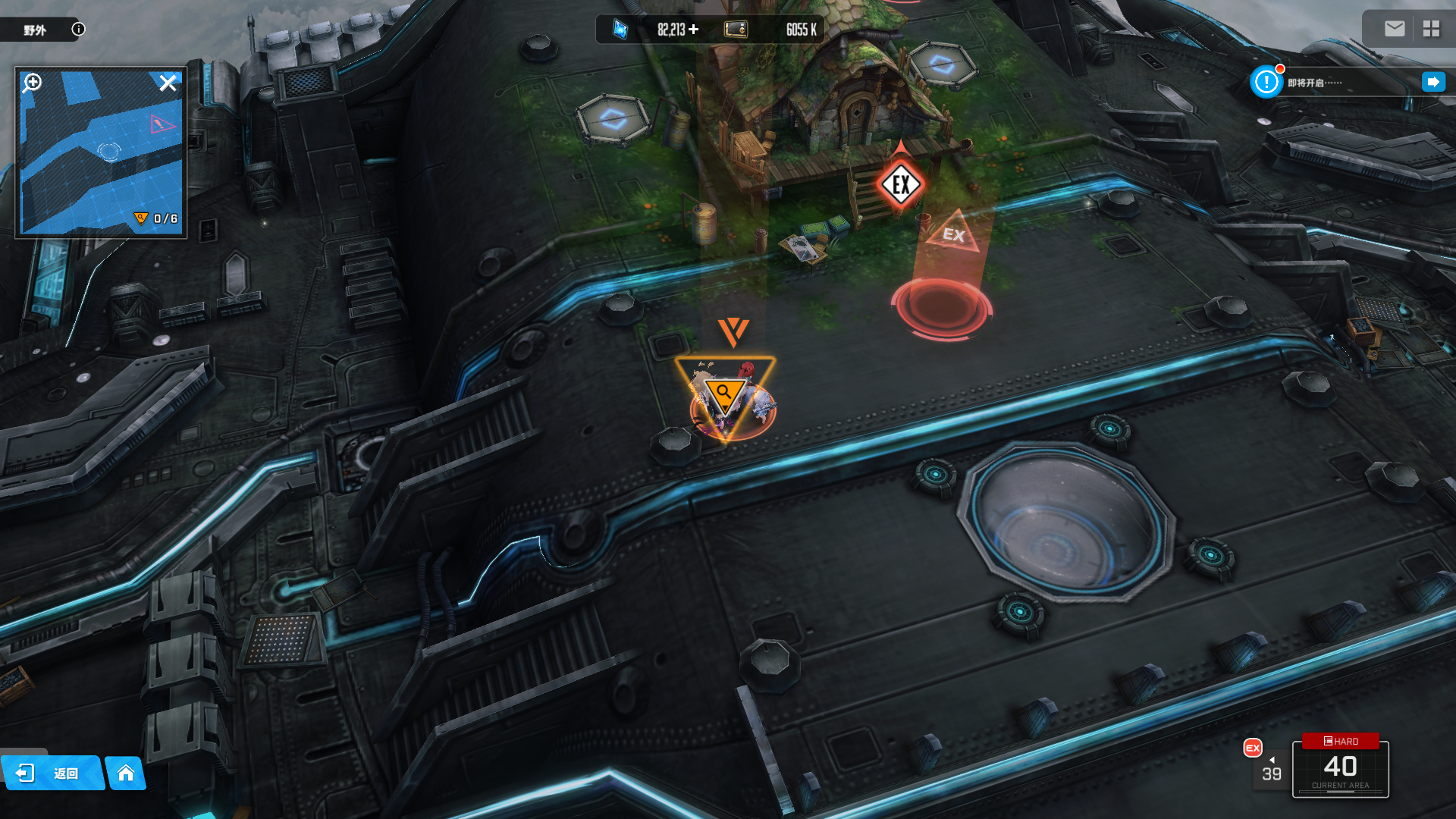1456x819 pixels.
Task: Open the mail inbox
Action: 1394,29
